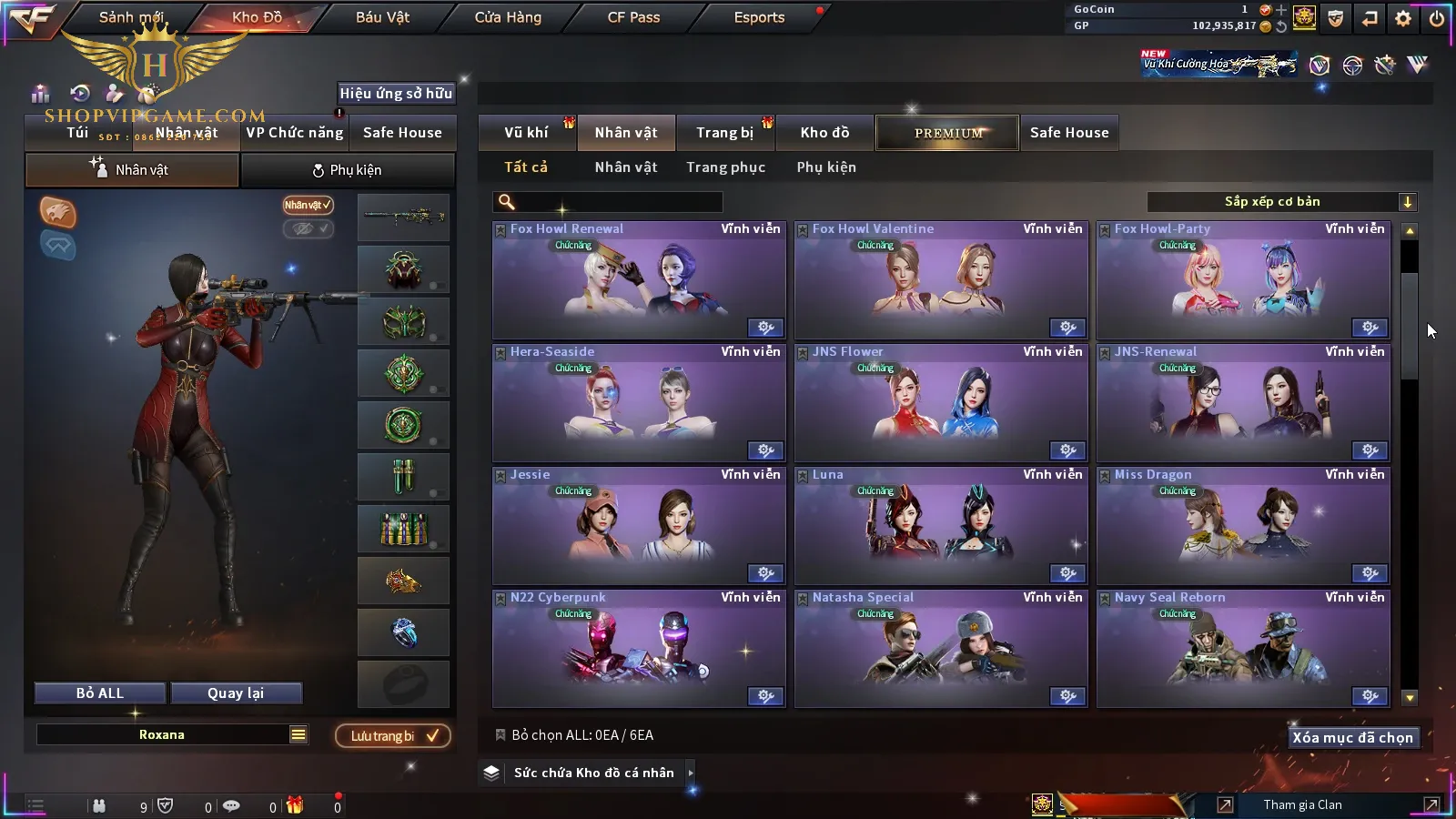Viewport: 1456px width, 819px height.
Task: Select the PREMIUM inventory tab
Action: click(948, 133)
